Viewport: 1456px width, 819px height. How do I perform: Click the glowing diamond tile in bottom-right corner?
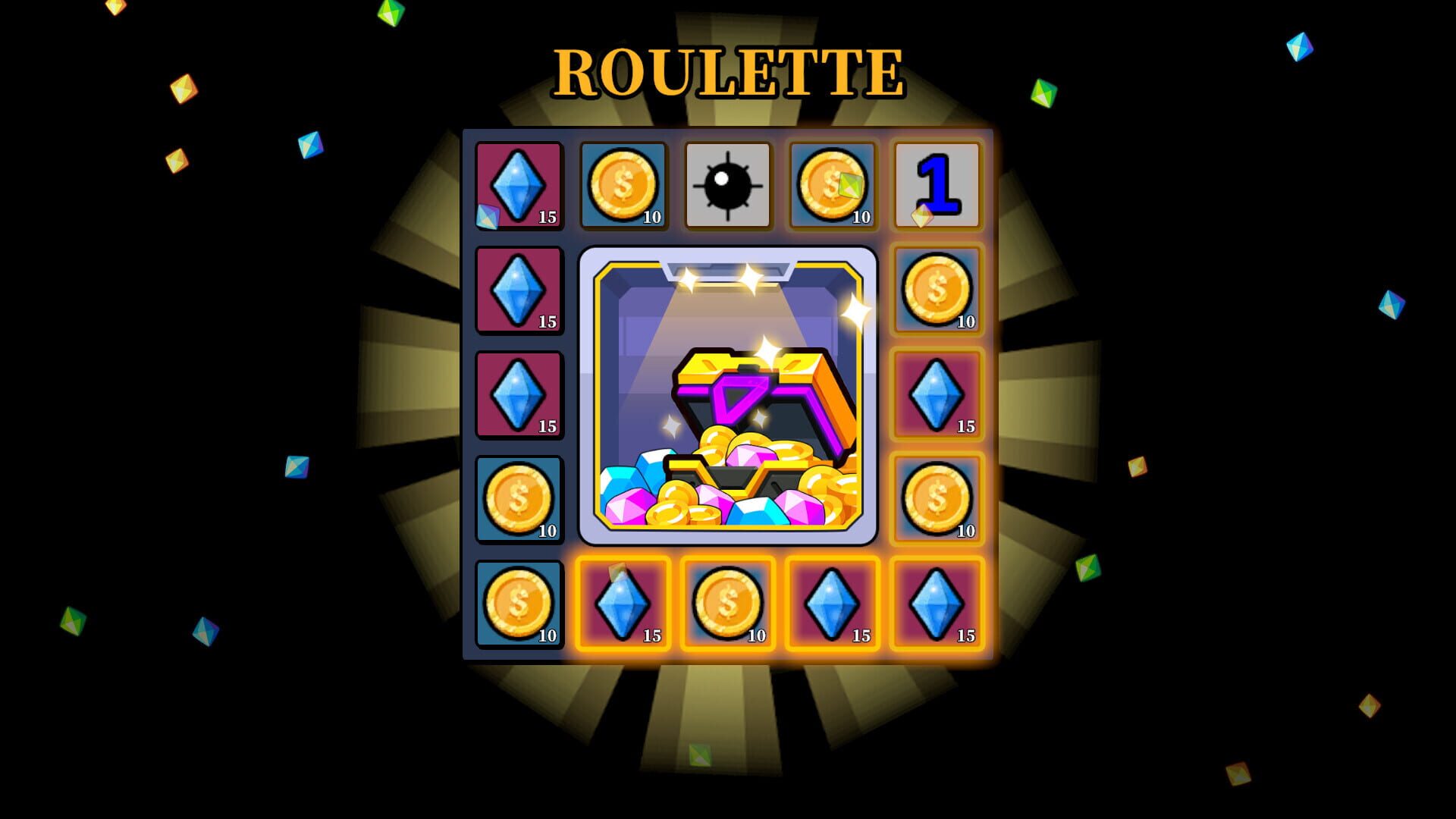coord(937,604)
